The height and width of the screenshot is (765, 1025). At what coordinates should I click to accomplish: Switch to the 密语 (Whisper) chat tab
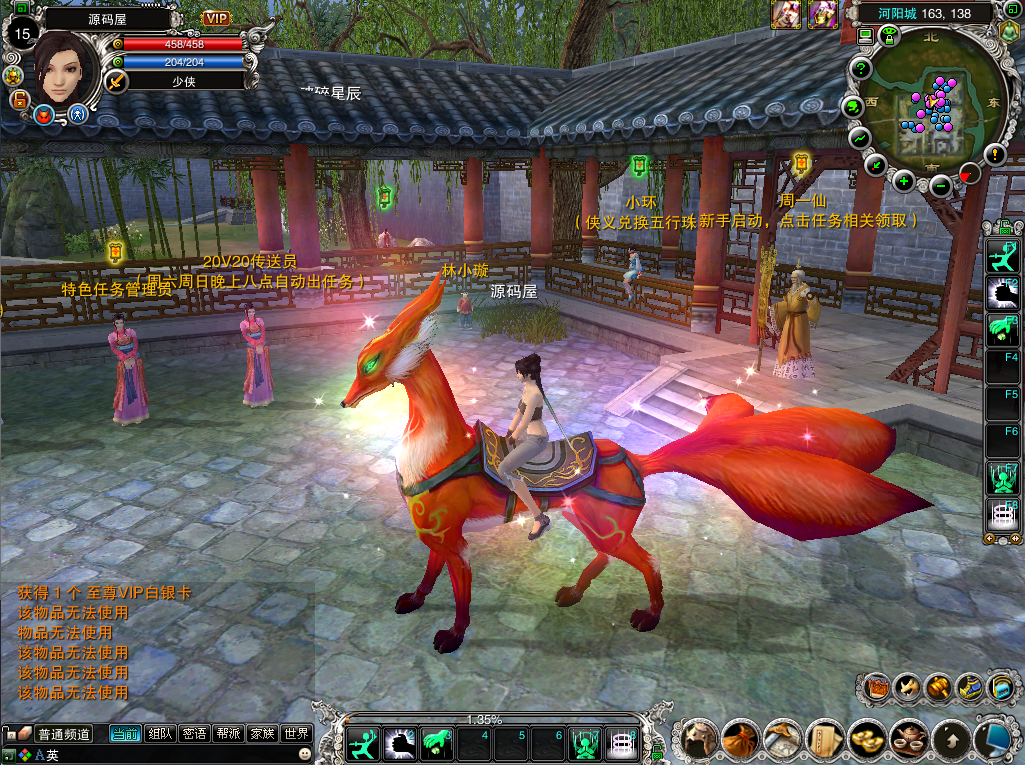point(194,734)
